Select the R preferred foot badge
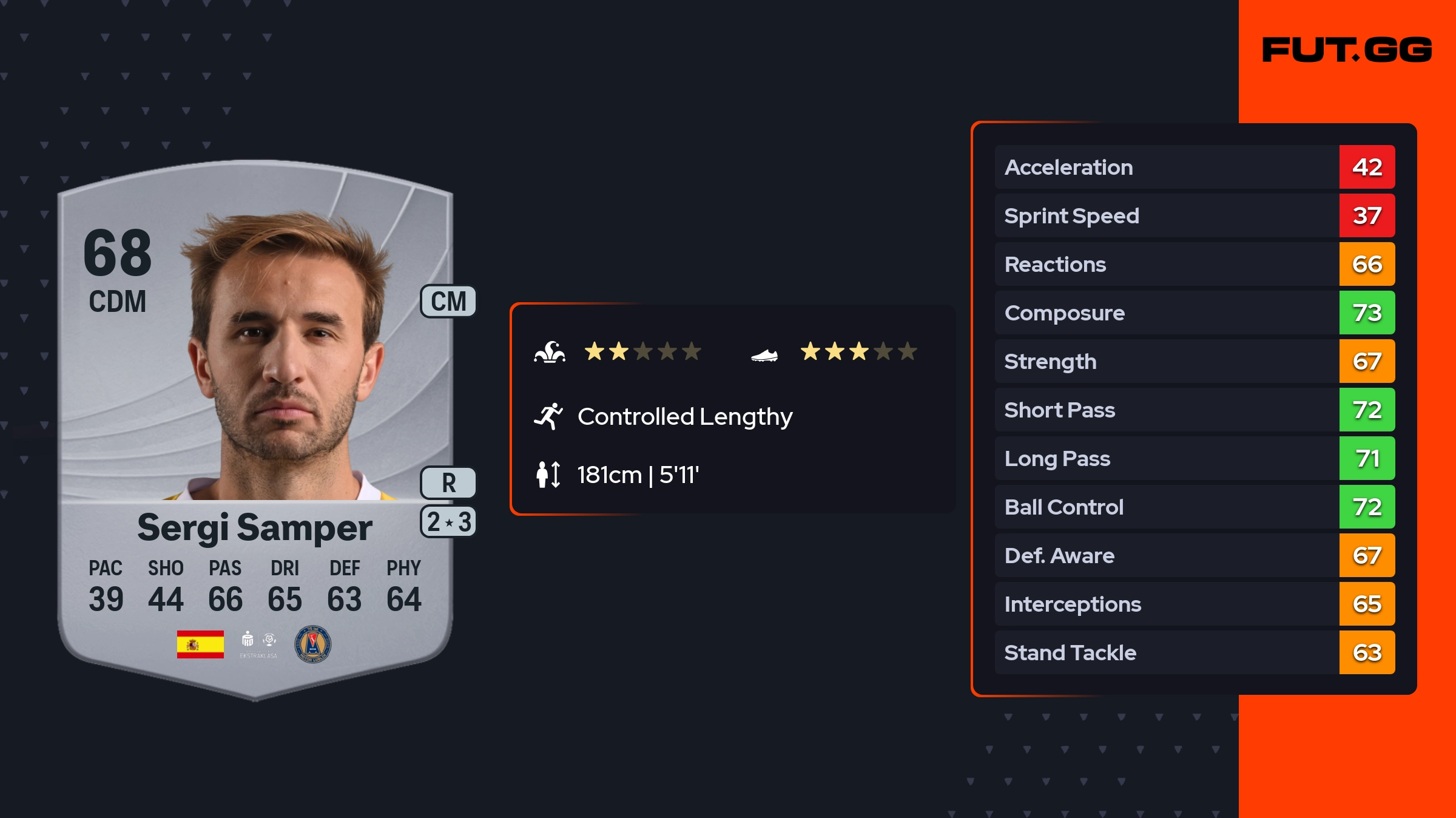1456x818 pixels. pos(448,483)
